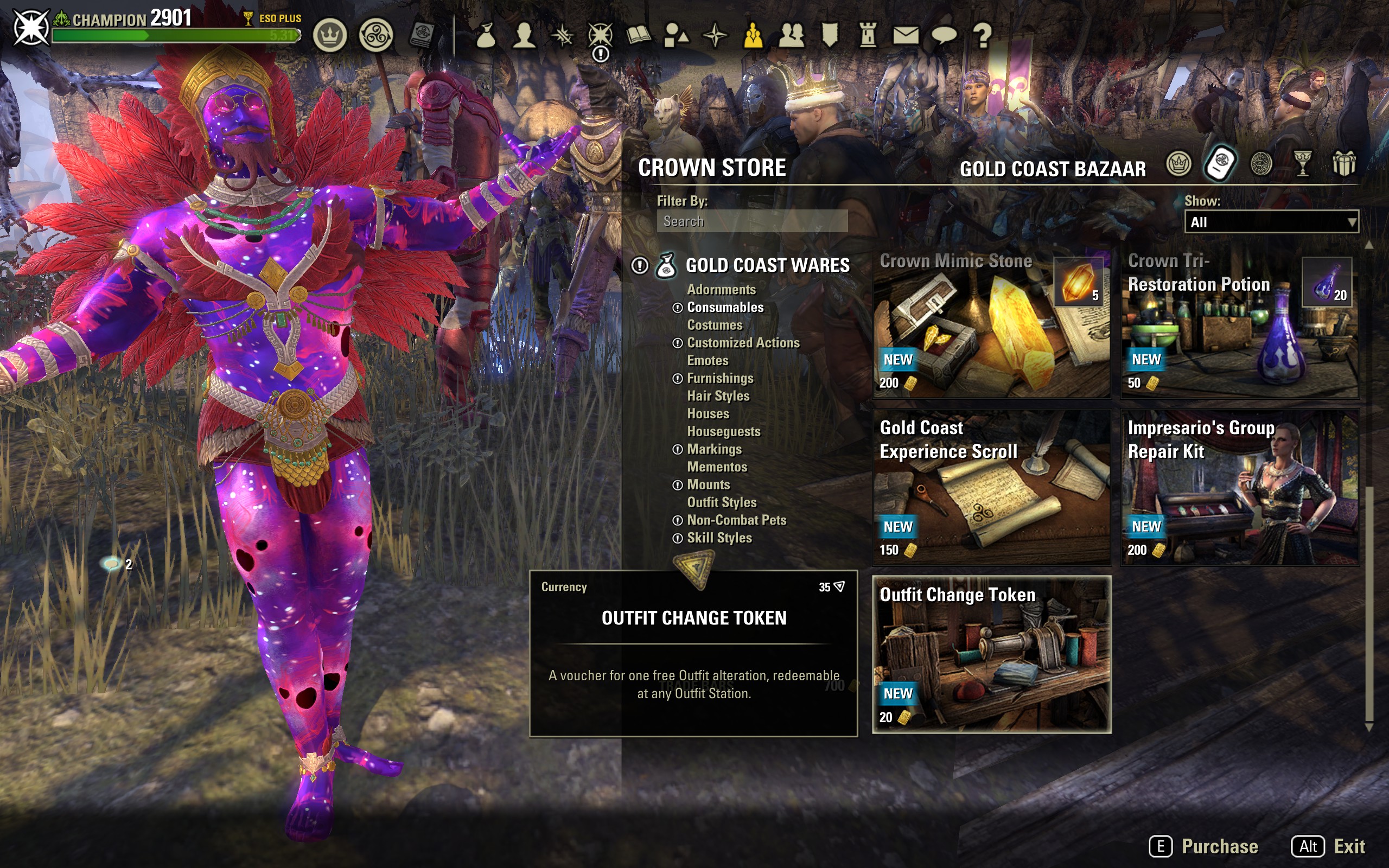
Task: Select the Adornments category
Action: (x=721, y=290)
